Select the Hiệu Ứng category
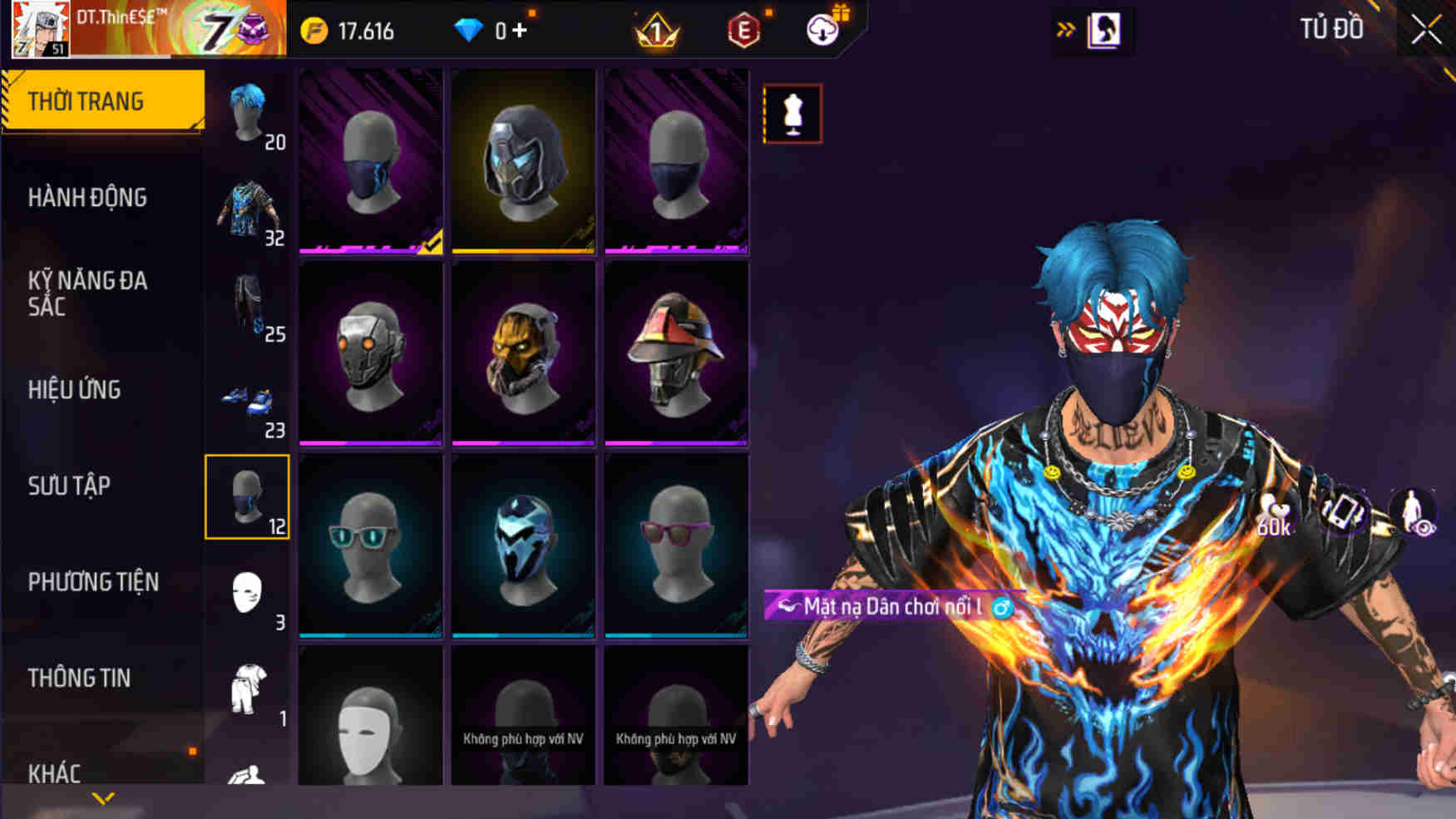The height and width of the screenshot is (819, 1456). pyautogui.click(x=75, y=390)
